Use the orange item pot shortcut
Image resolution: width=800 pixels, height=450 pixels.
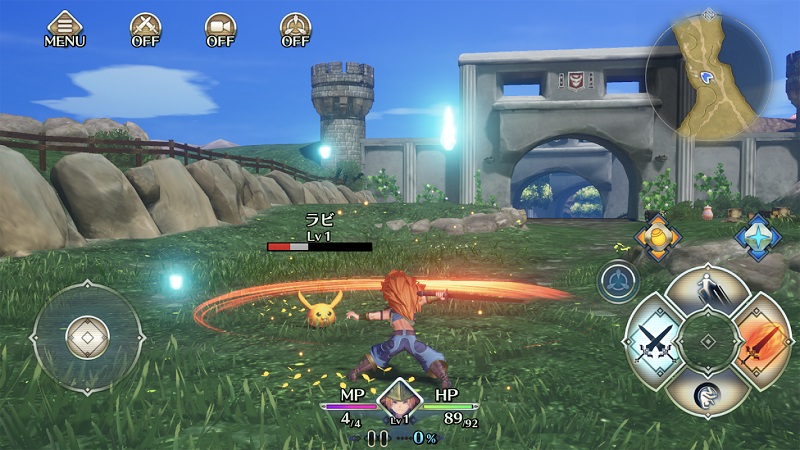point(658,237)
